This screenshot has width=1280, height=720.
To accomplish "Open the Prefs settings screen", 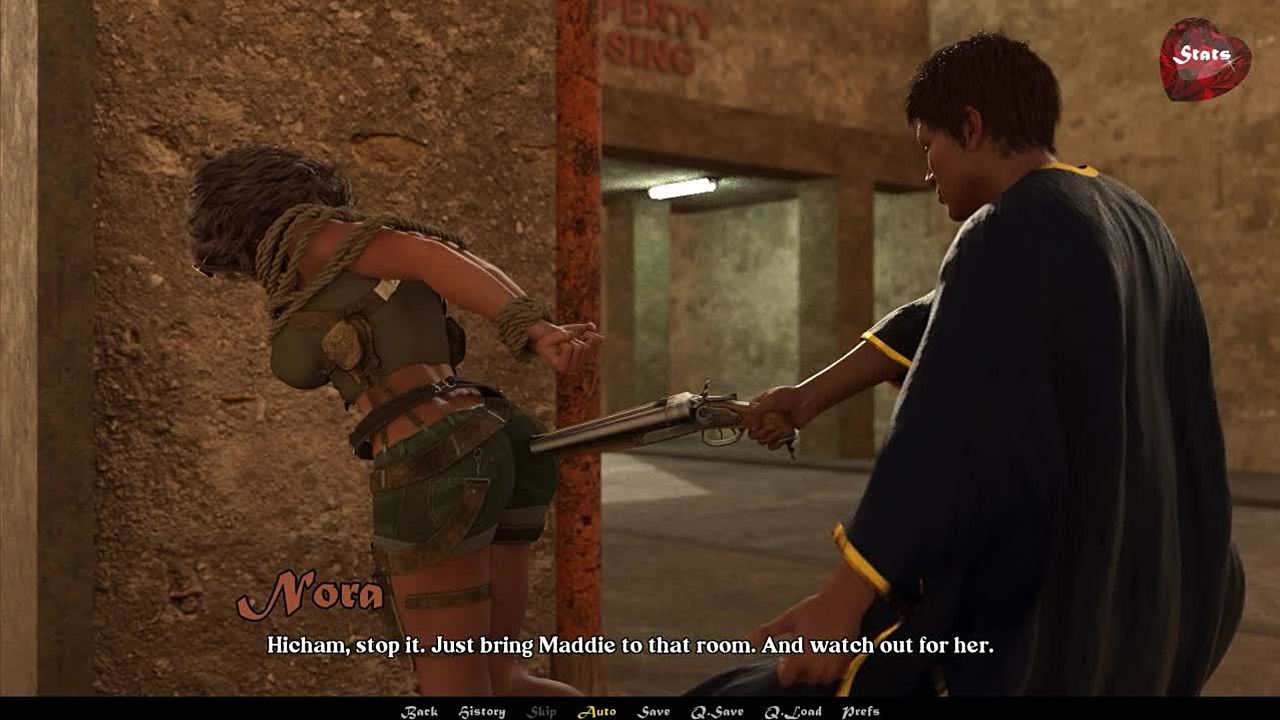I will tap(860, 711).
